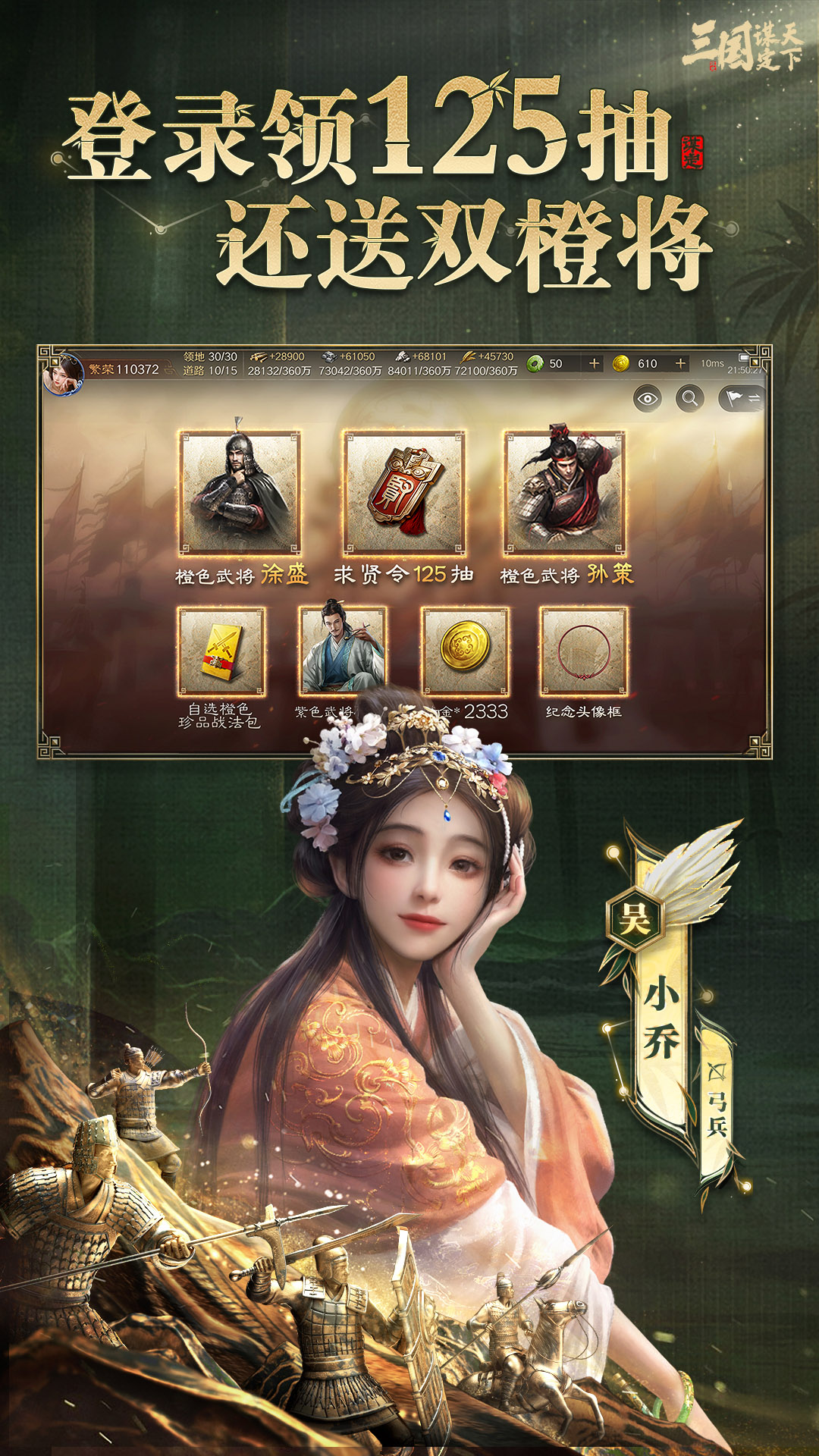Choose the 纪念头像框 avatar frame reward
The width and height of the screenshot is (819, 1456).
583,651
